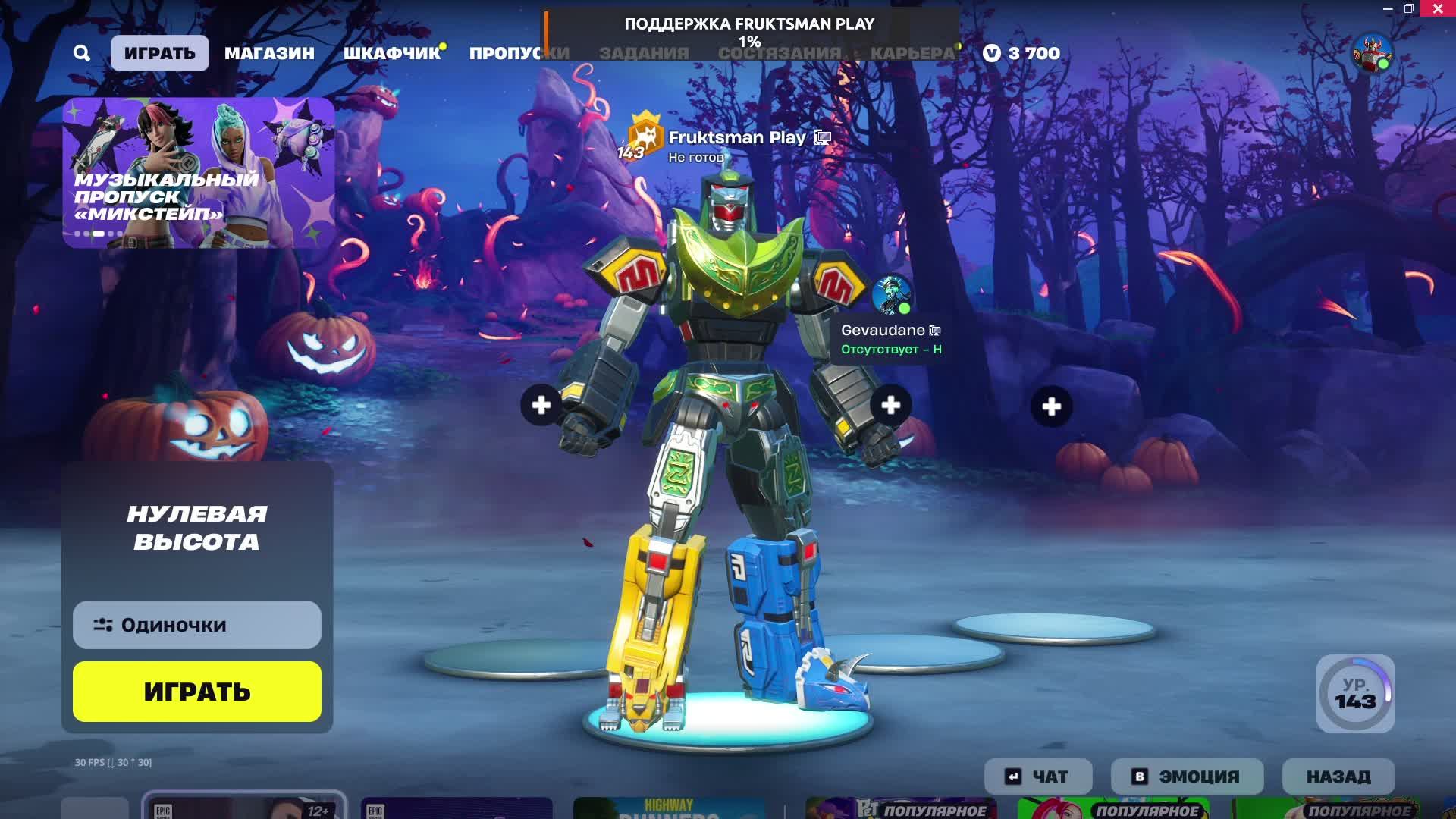
Task: Go back with the НАЗАД button
Action: [x=1338, y=777]
